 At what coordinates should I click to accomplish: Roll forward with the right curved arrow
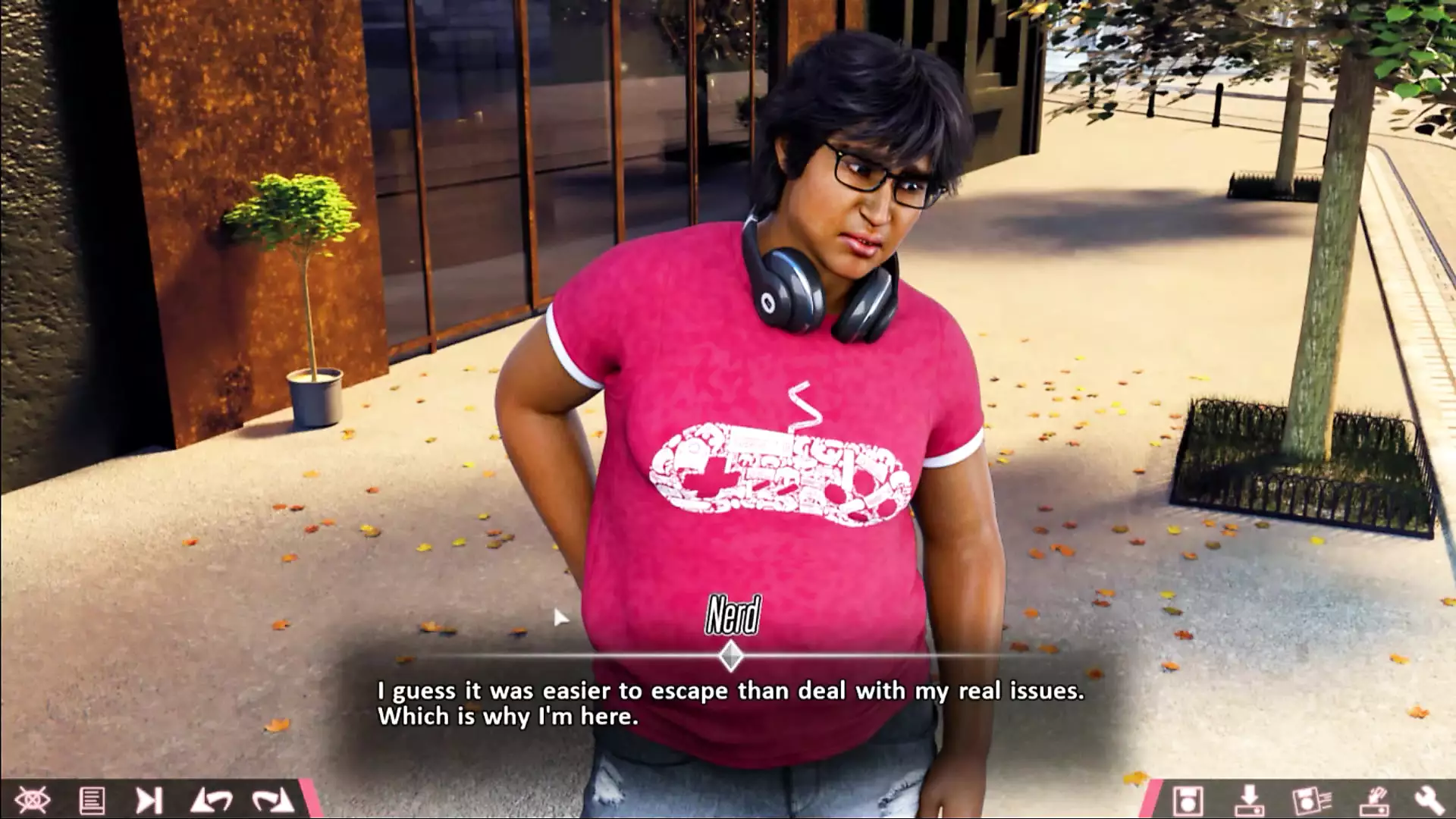[x=271, y=799]
